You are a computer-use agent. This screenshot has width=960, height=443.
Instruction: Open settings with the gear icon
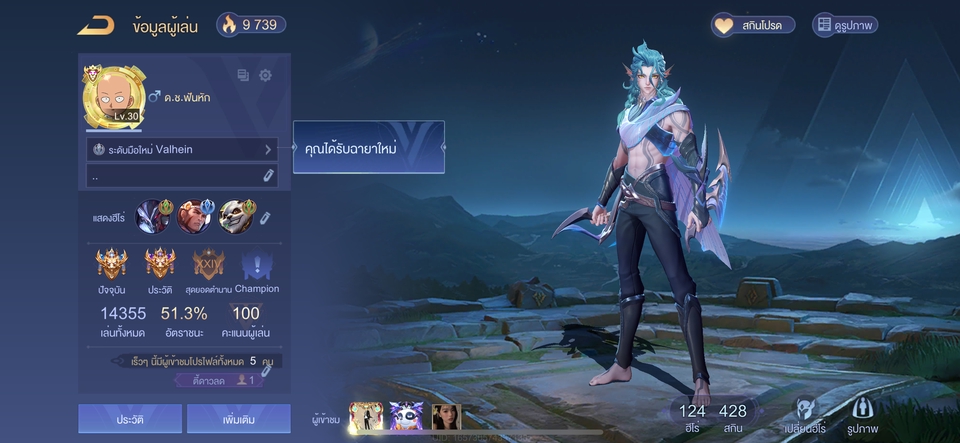click(x=266, y=75)
